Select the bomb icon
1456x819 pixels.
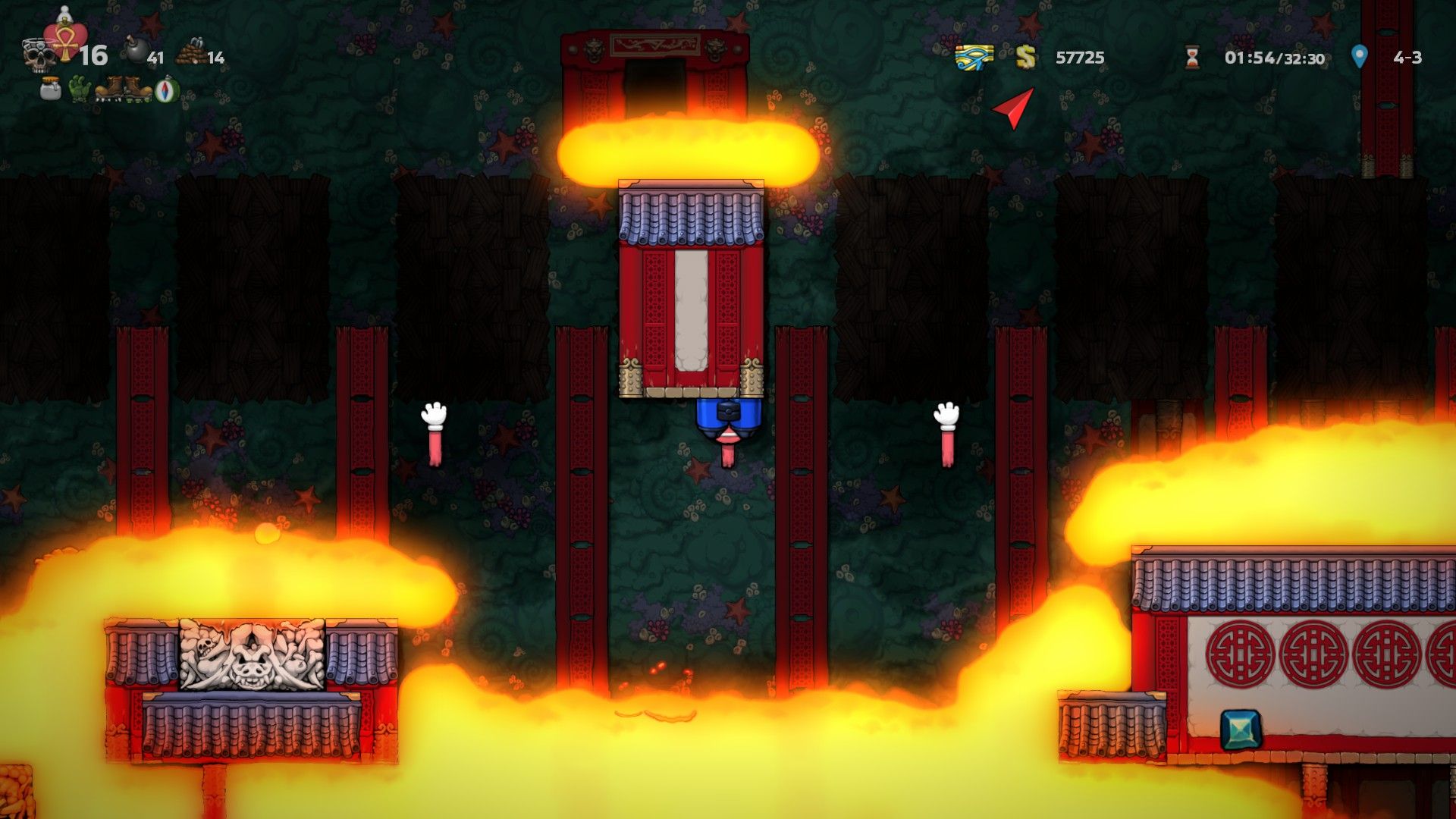coord(136,52)
